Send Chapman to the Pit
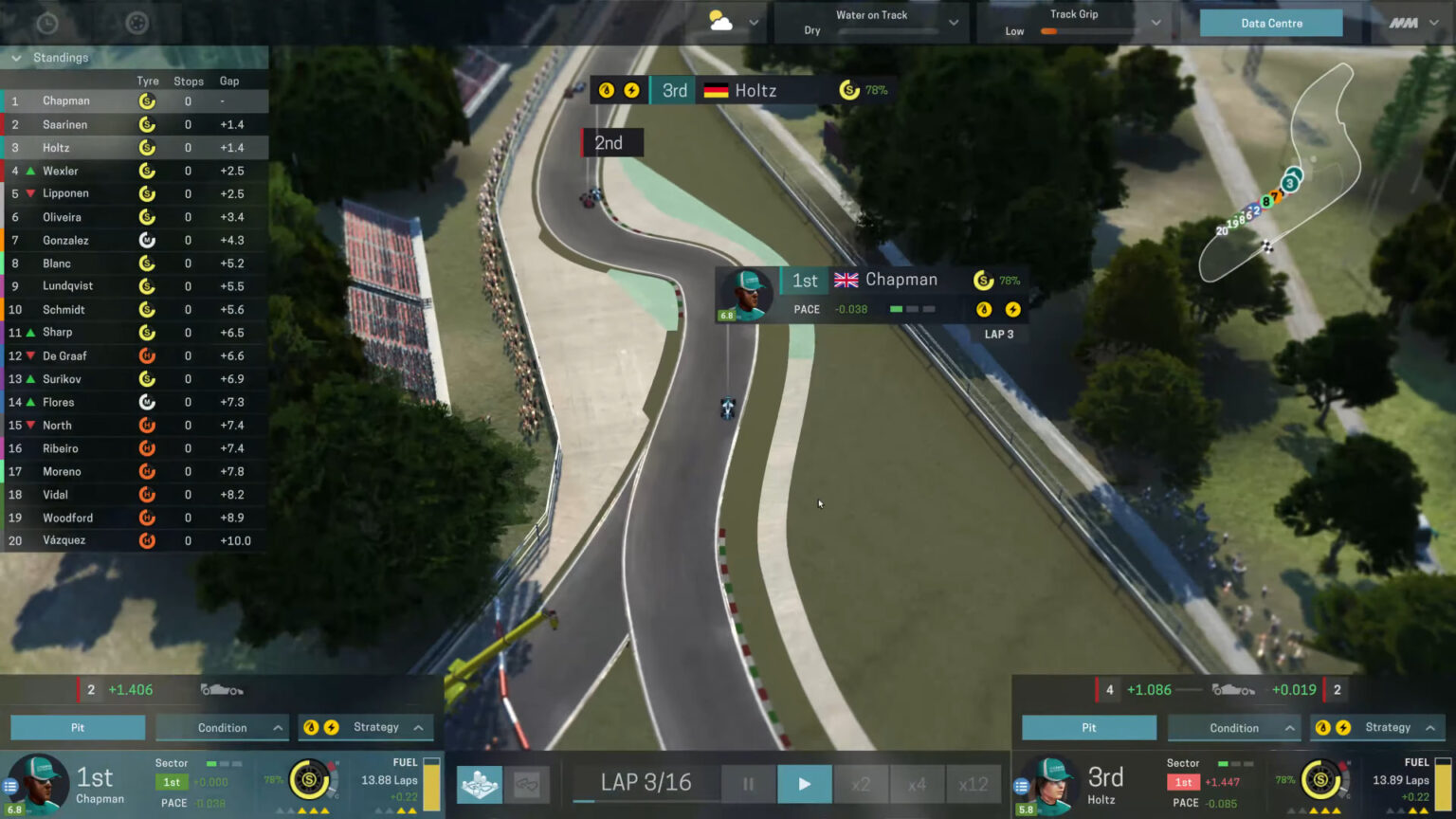This screenshot has width=1456, height=819. [78, 727]
